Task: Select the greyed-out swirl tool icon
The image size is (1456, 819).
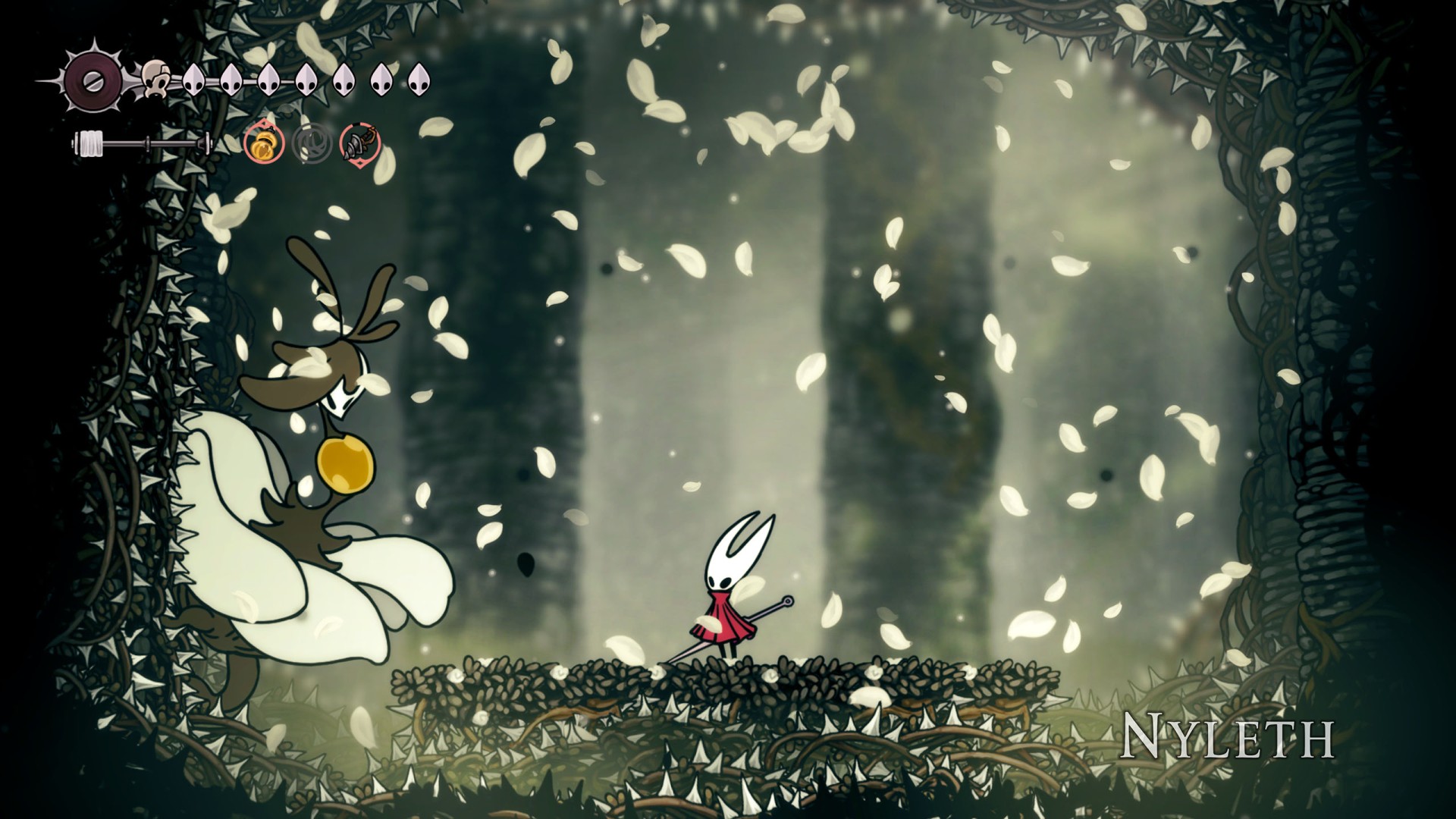Action: tap(312, 143)
